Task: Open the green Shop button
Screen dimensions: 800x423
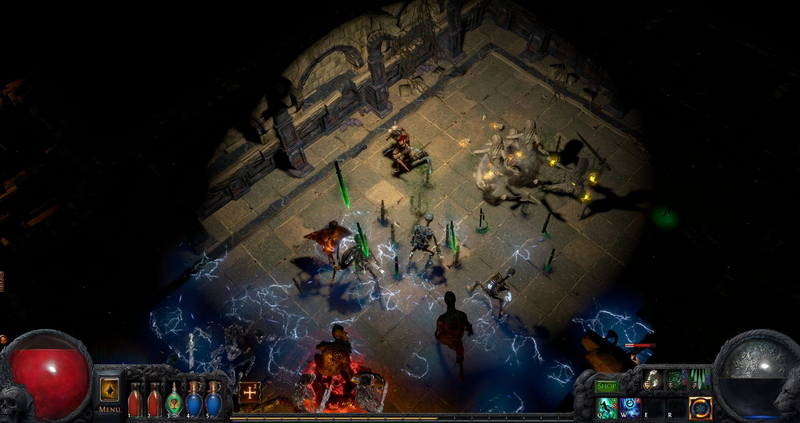Action: click(607, 385)
